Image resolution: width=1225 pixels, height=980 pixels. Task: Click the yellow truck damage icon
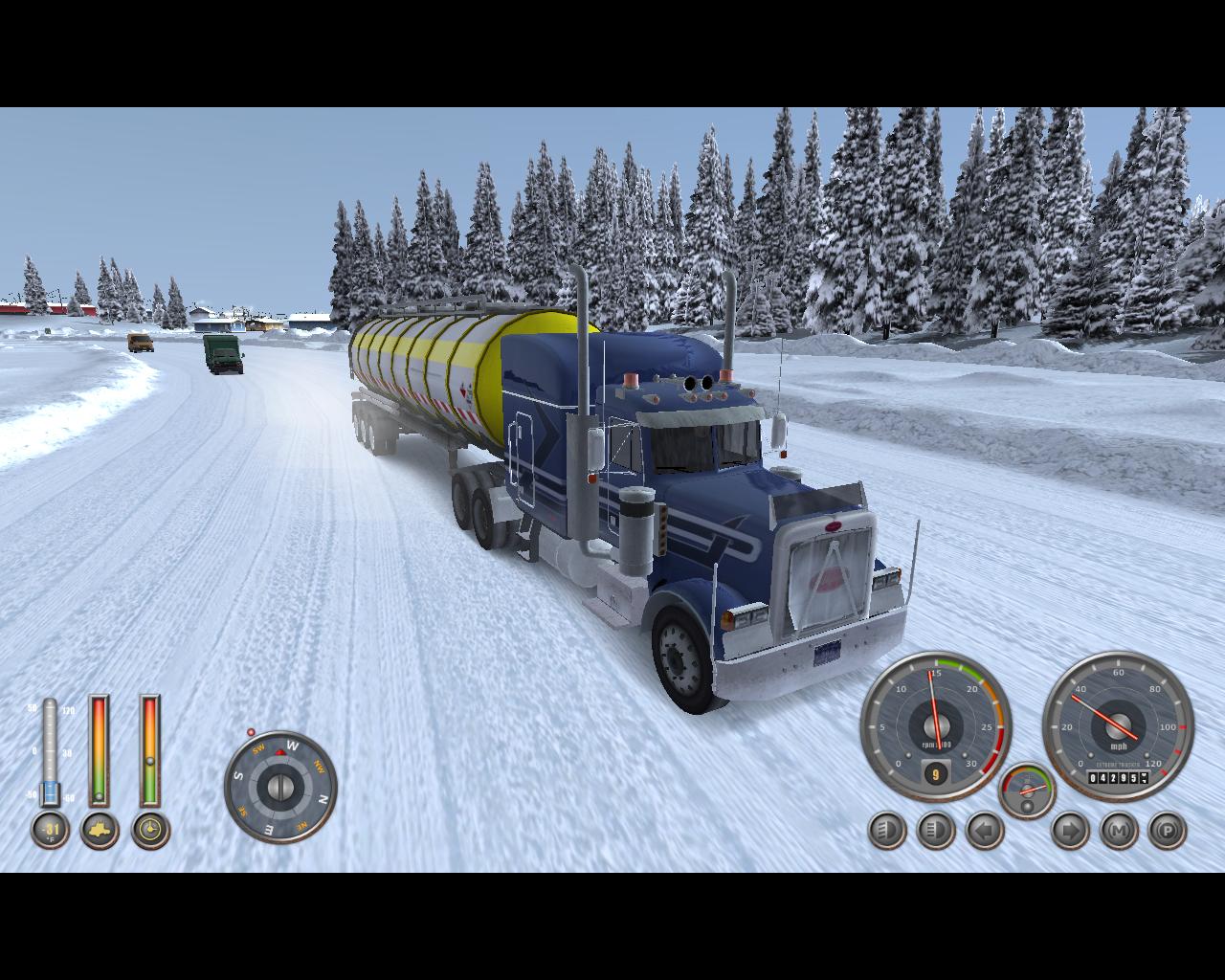point(100,830)
